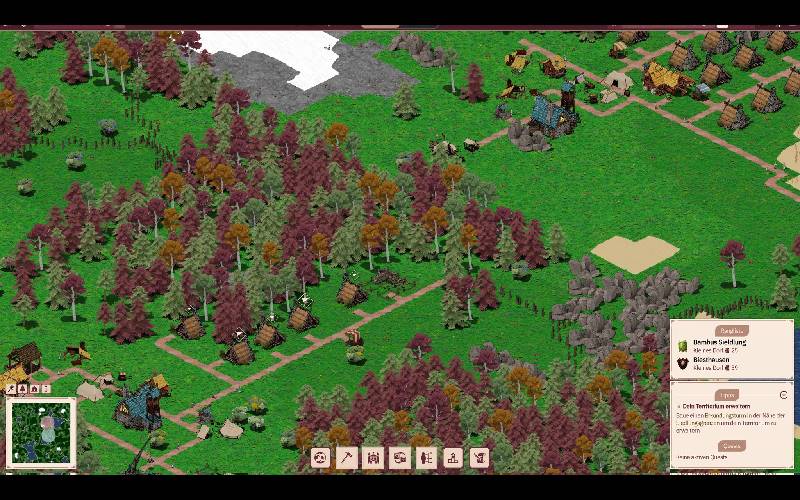
Task: Open the Quests header button
Action: (732, 446)
